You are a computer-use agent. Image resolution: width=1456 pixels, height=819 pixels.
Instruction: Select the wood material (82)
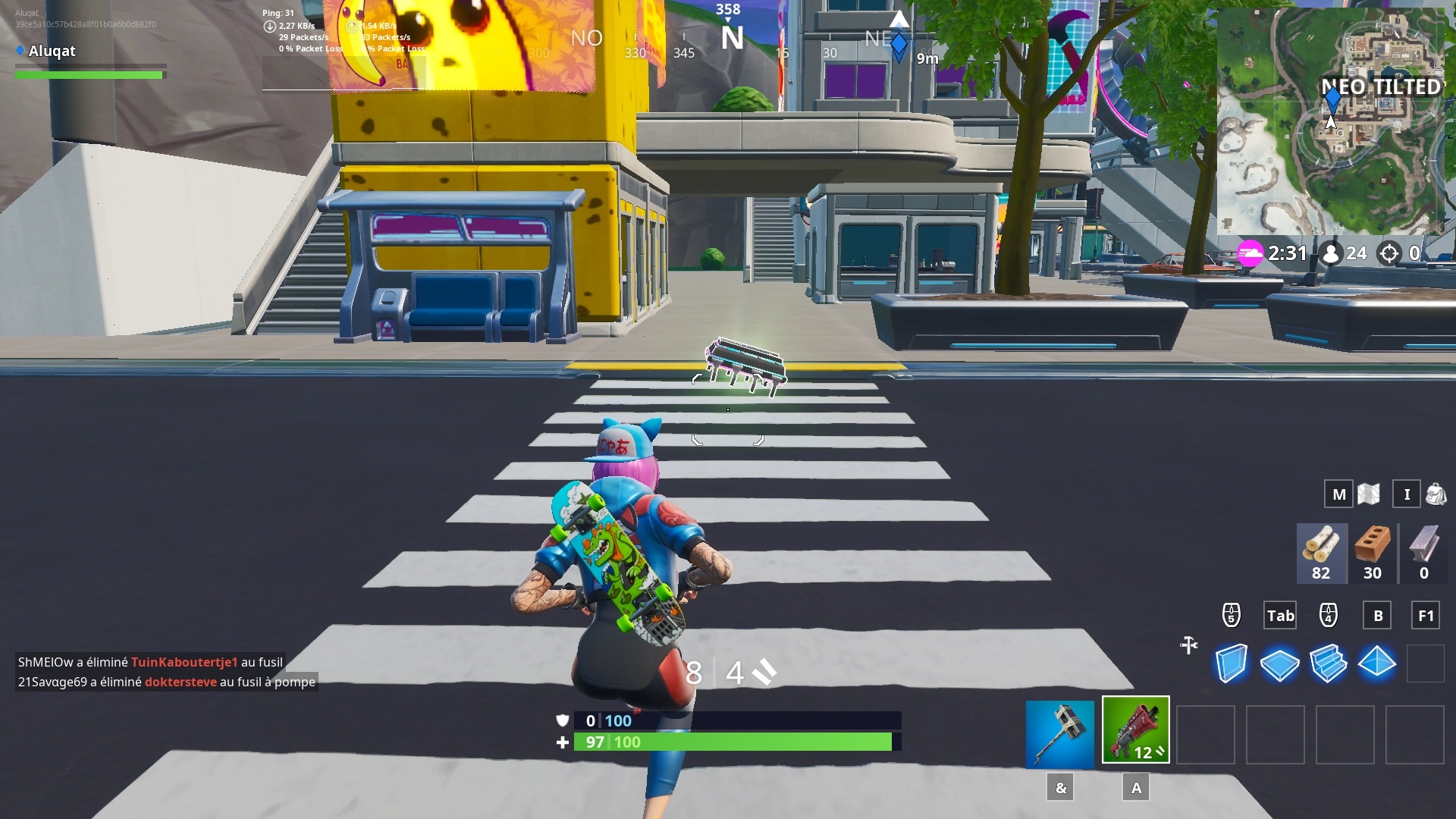click(x=1321, y=554)
